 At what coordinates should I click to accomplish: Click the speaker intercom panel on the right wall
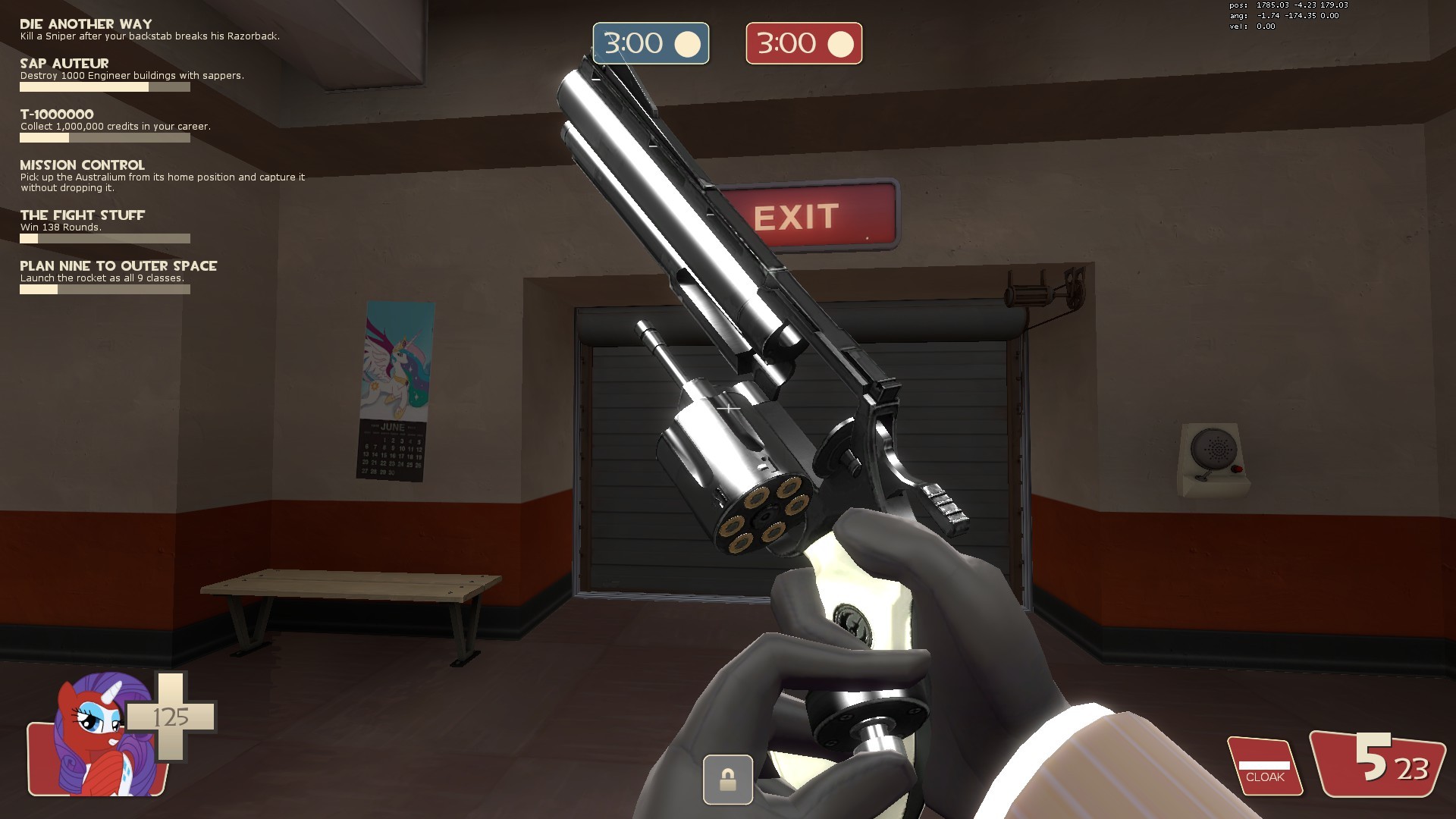pos(1213,451)
